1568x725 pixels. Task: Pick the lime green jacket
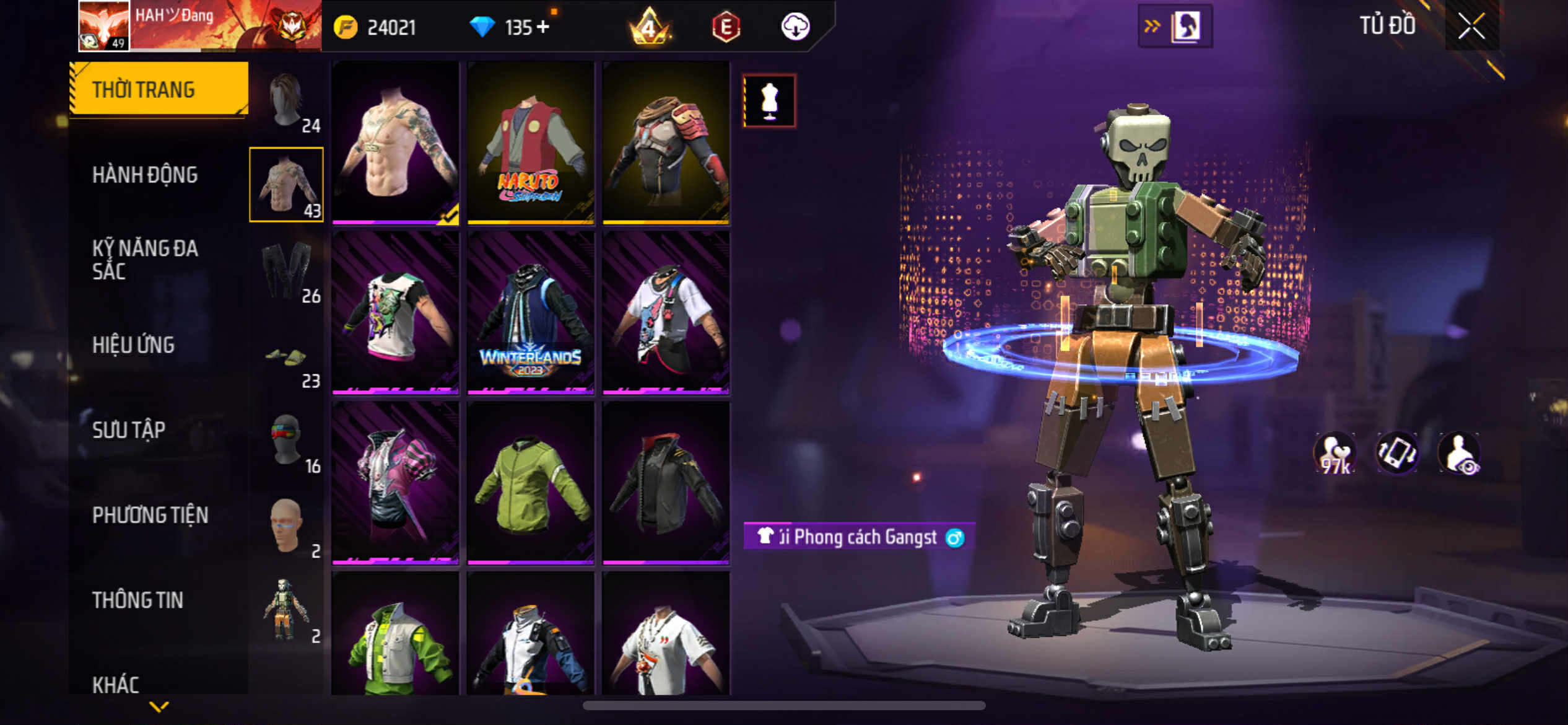531,483
